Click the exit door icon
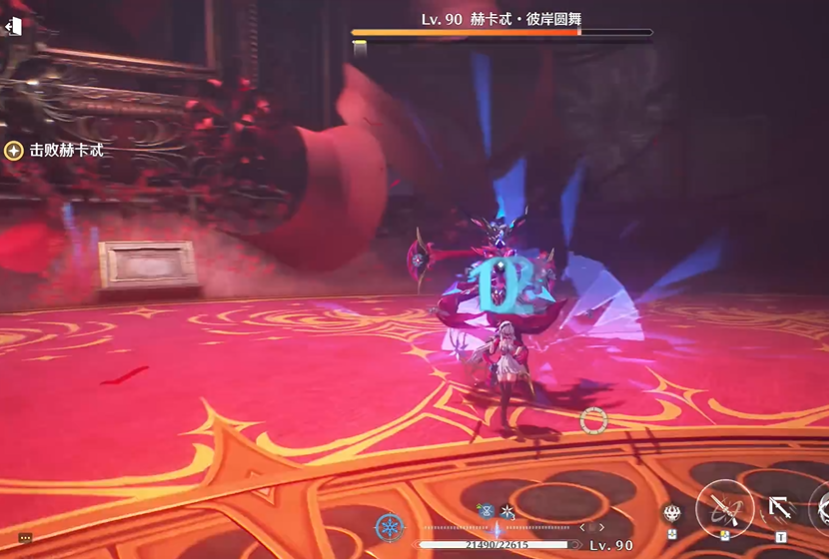 13,27
